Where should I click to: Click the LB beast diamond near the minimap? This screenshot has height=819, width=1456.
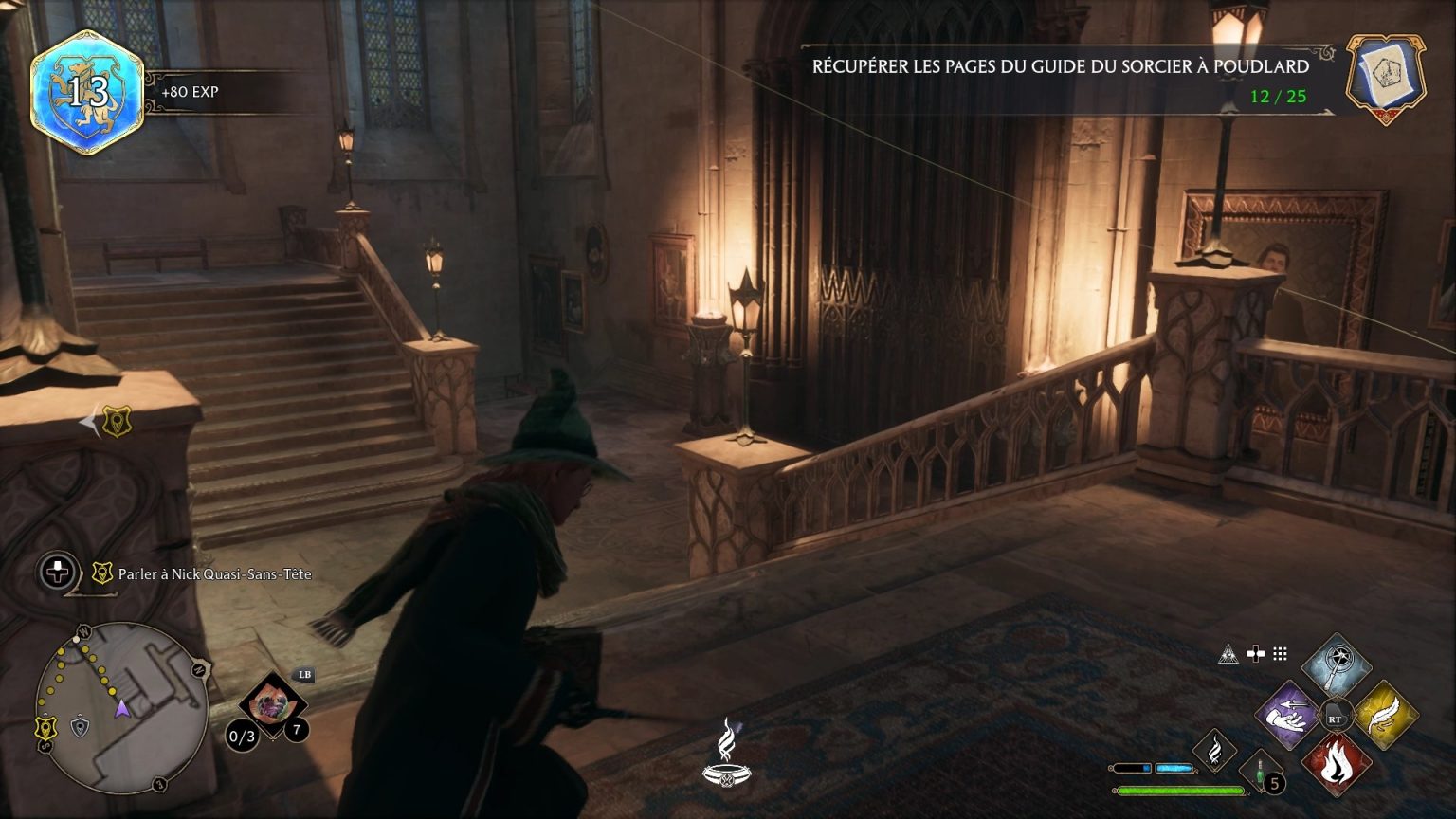coord(273,703)
